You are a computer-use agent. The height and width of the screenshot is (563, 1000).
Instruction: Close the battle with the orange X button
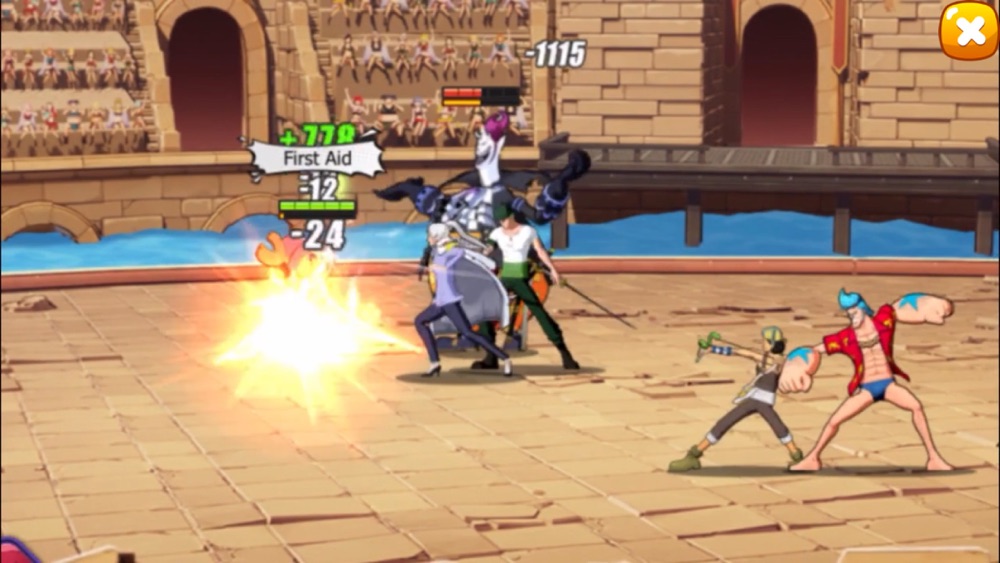(x=968, y=31)
